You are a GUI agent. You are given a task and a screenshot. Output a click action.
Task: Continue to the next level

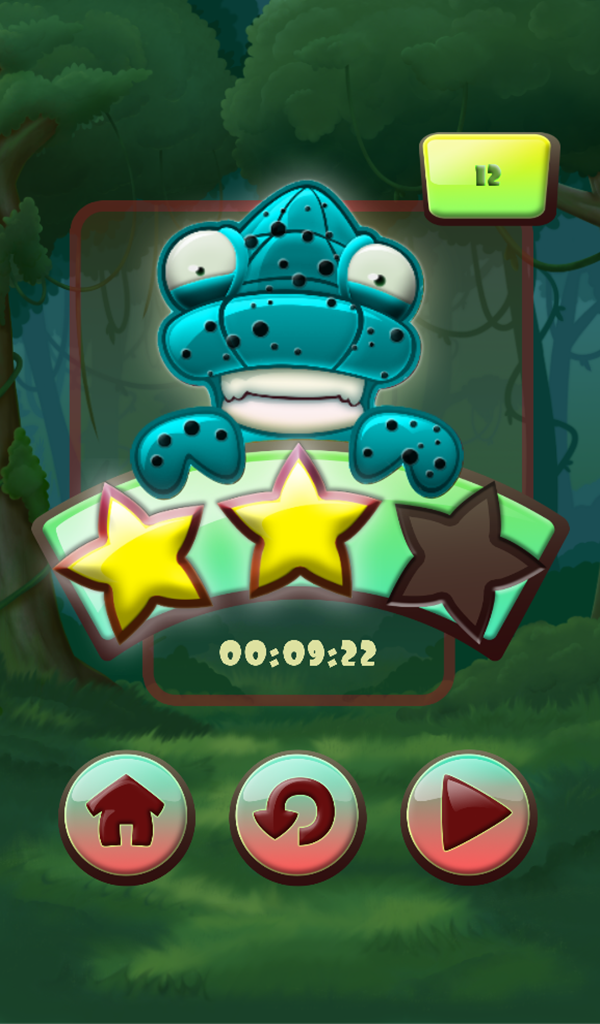pyautogui.click(x=469, y=817)
